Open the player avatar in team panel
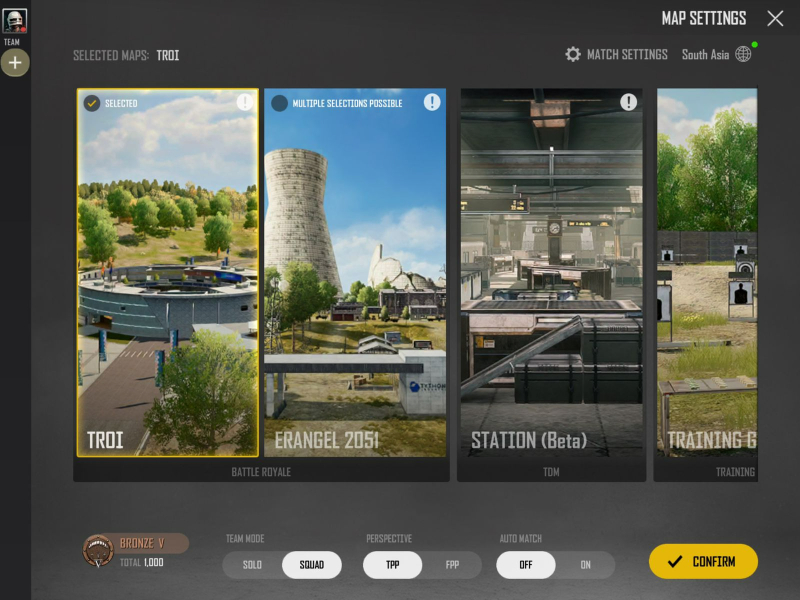 (15, 20)
